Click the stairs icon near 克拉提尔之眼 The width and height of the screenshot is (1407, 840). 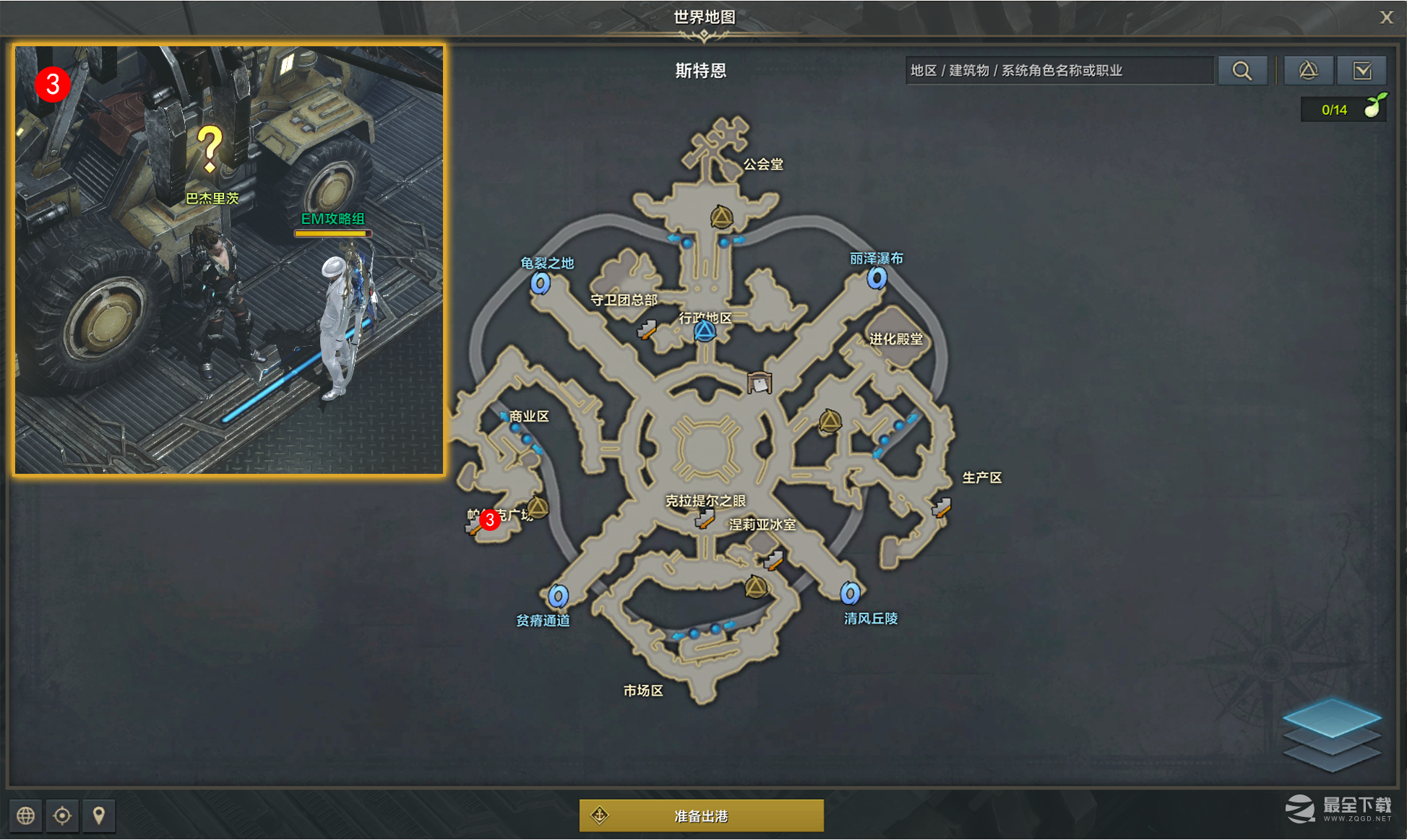click(x=705, y=517)
